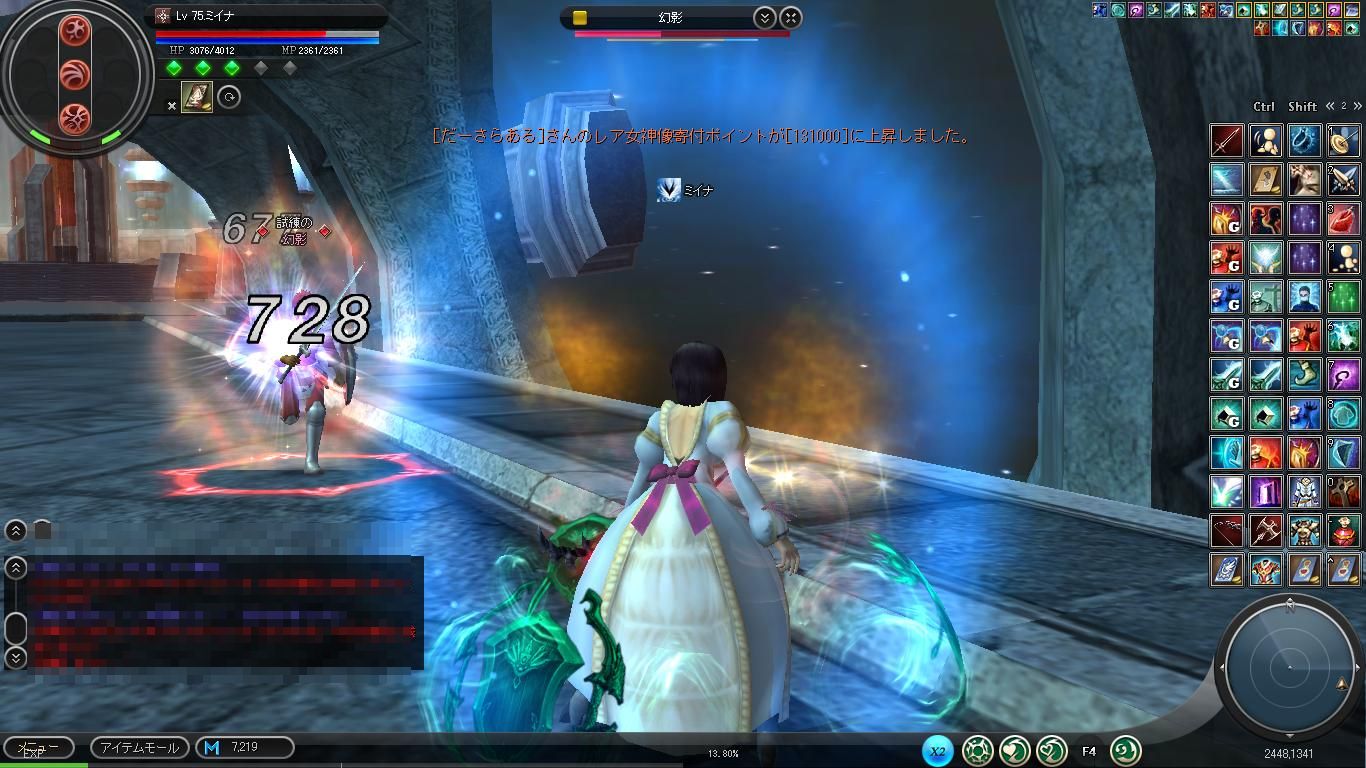Click the circular minimap
The image size is (1366, 768).
[1289, 667]
